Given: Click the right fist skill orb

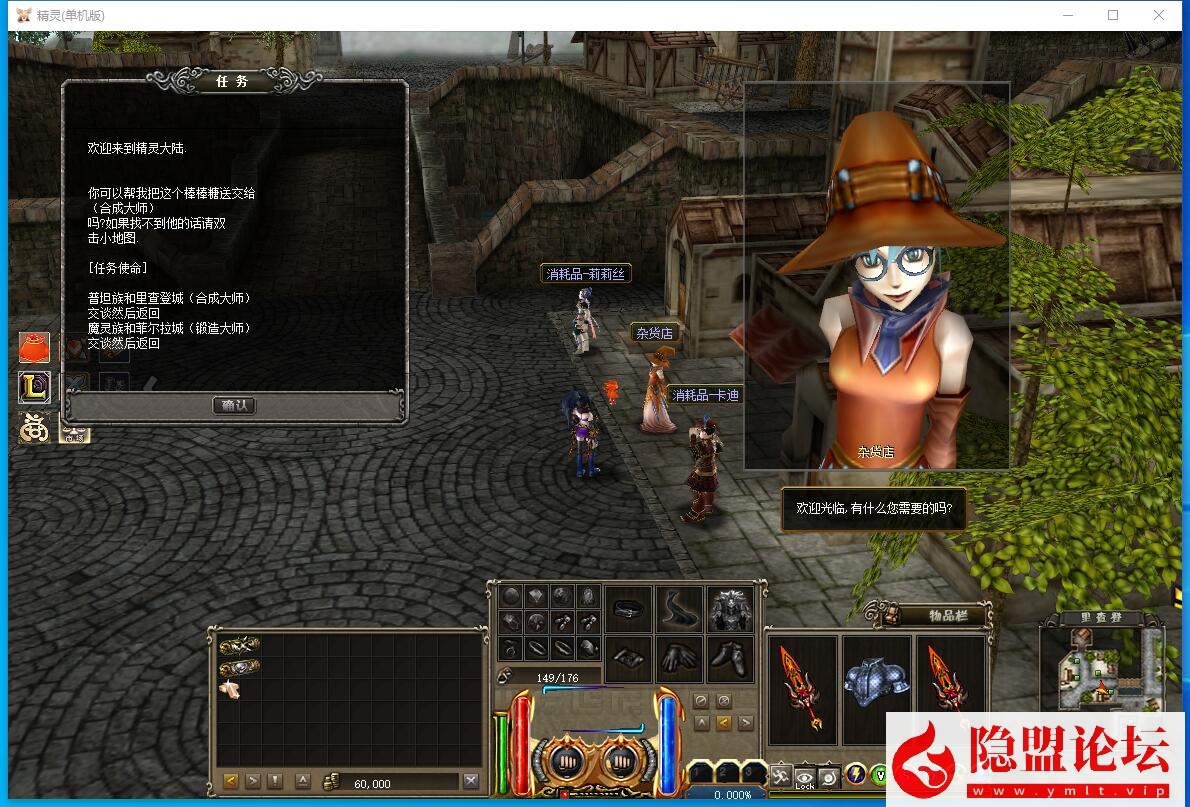Looking at the screenshot, I should click(x=620, y=762).
